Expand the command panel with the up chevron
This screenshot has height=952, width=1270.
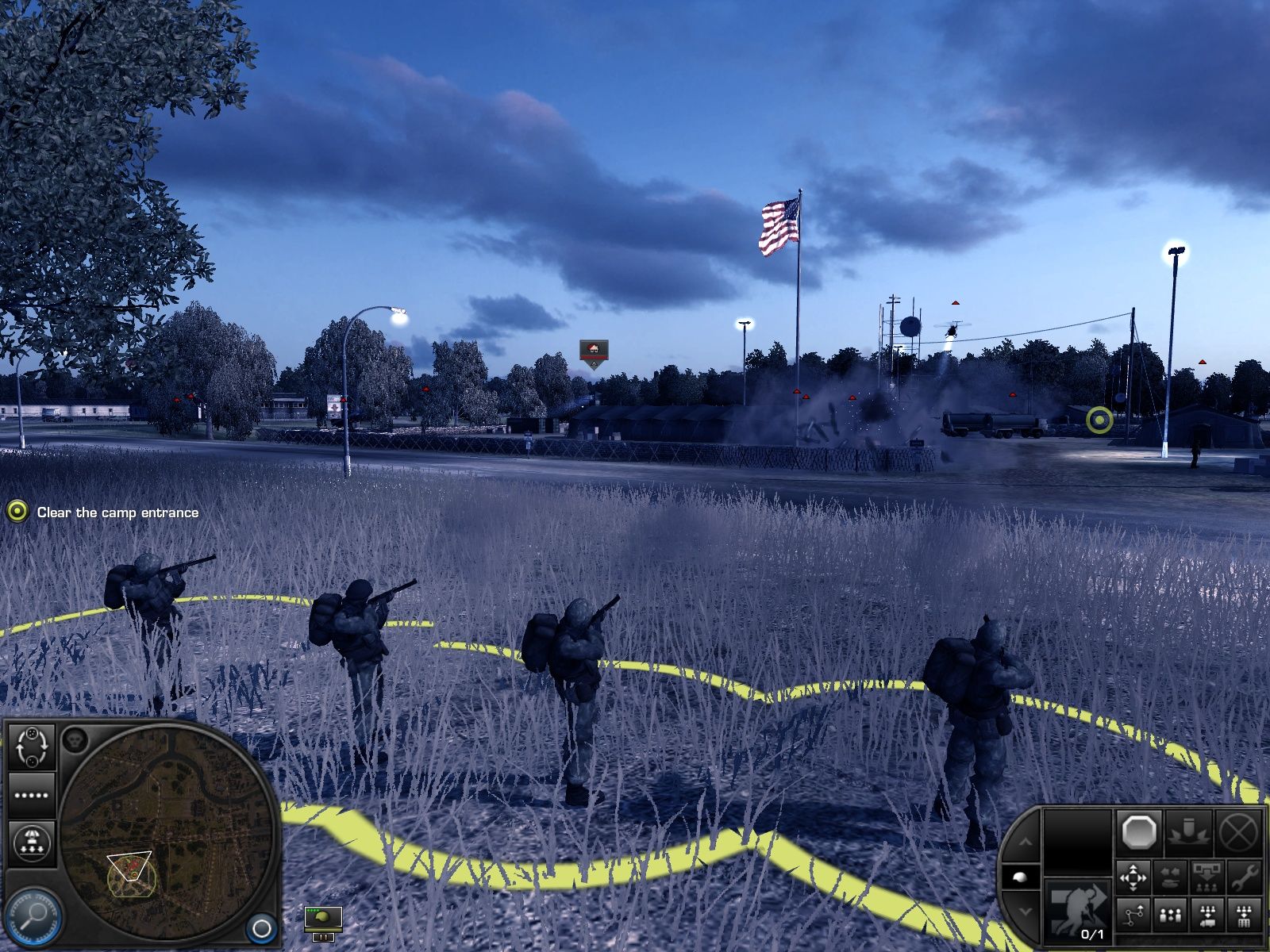1026,841
